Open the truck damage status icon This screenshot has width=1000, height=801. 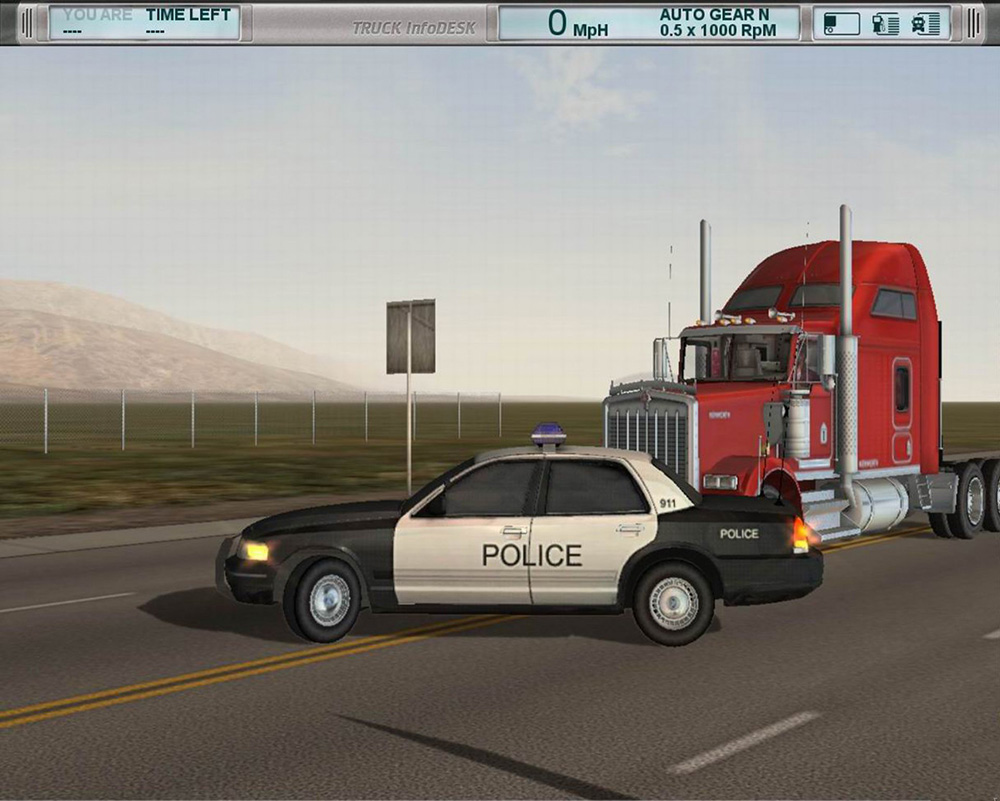pyautogui.click(x=926, y=24)
